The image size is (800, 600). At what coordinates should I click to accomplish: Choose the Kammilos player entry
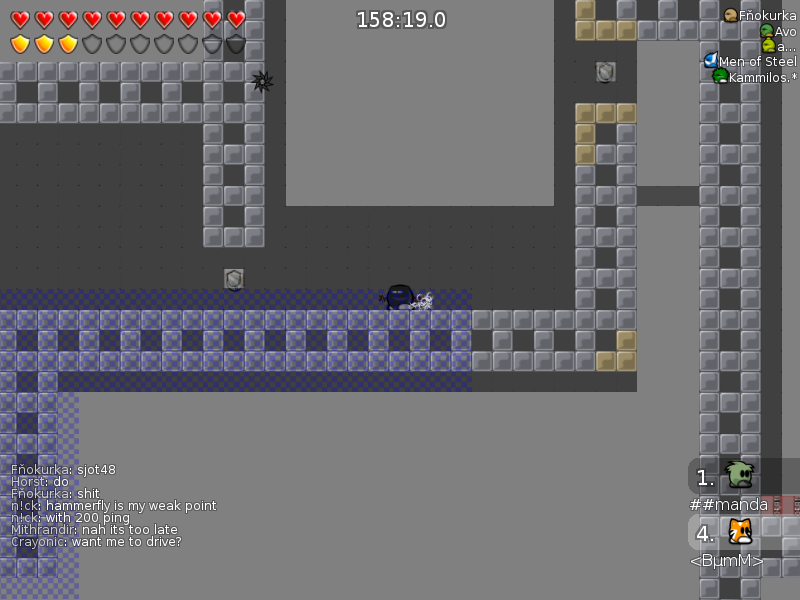point(755,77)
